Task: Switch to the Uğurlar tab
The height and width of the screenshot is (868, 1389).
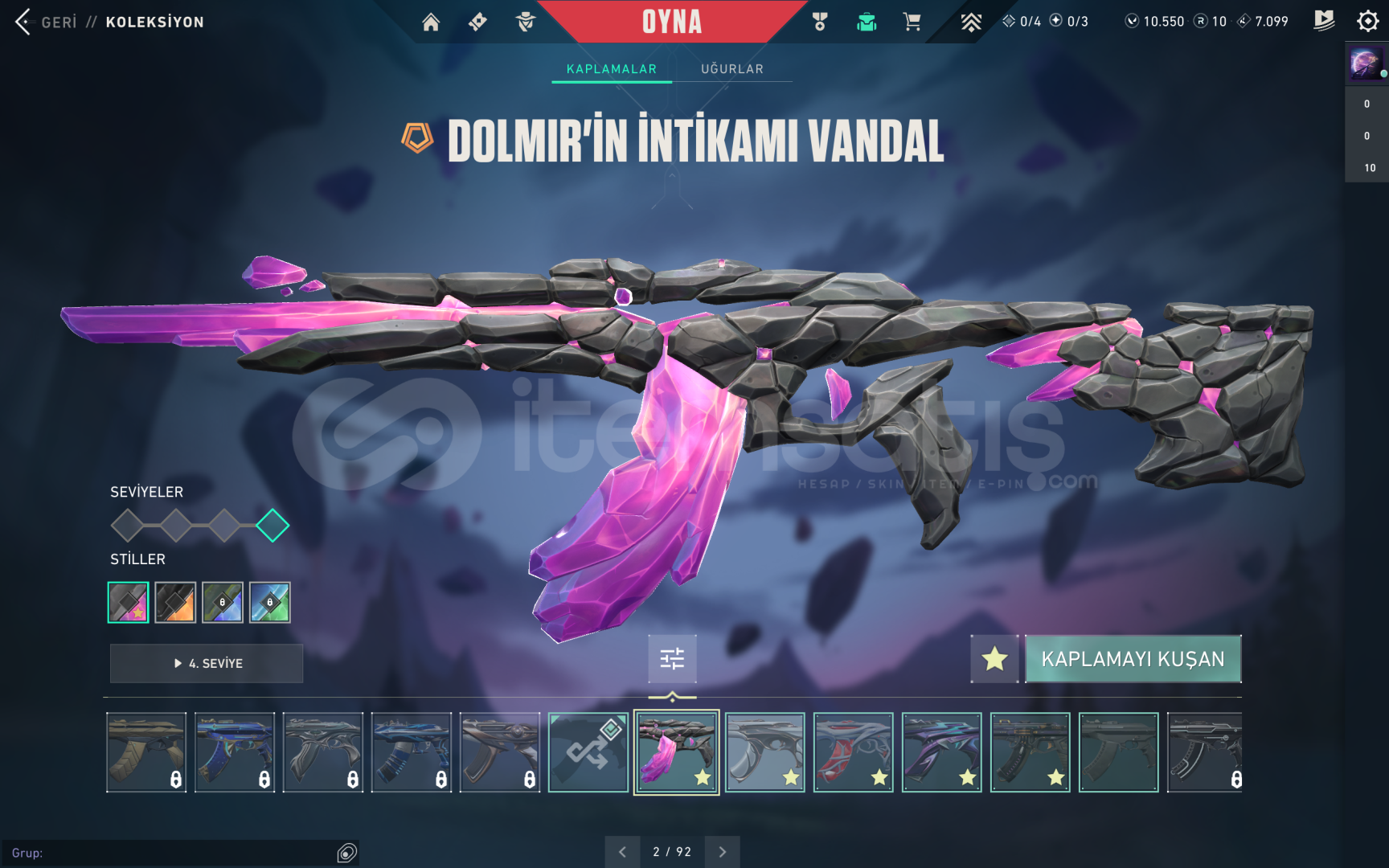Action: 731,69
